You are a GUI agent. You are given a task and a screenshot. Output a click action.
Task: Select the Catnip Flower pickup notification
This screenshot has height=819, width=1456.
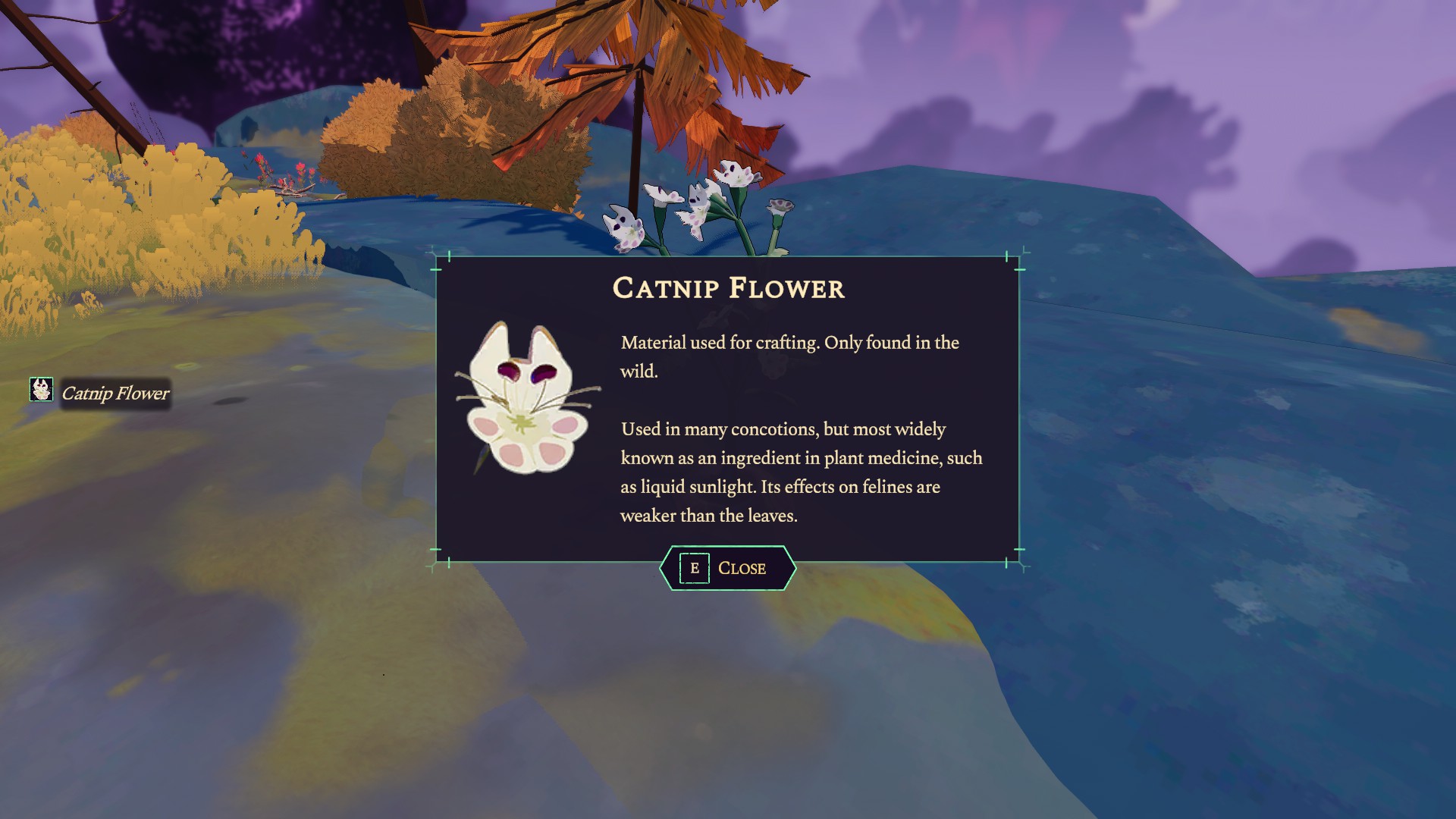[x=101, y=393]
